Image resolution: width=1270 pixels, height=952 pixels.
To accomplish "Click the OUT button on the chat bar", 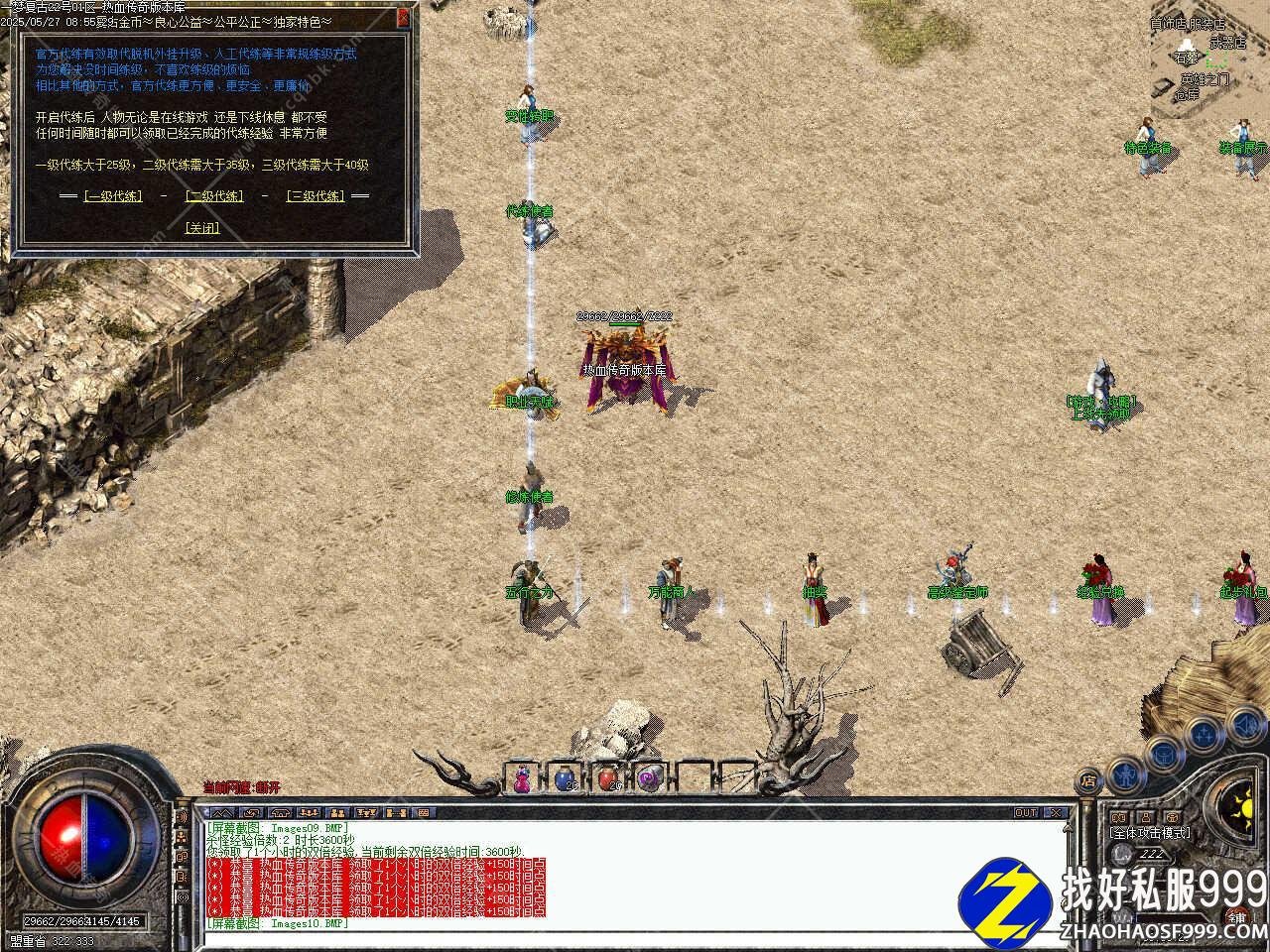I will [x=1026, y=813].
